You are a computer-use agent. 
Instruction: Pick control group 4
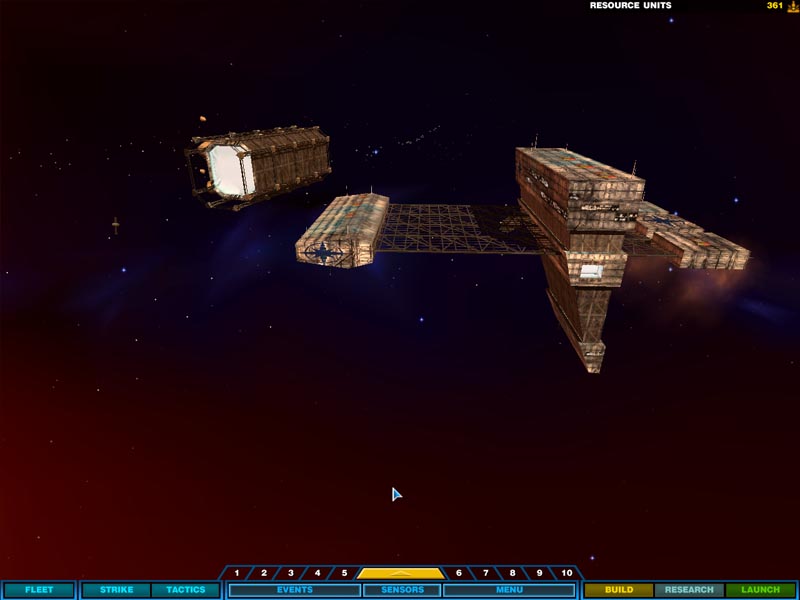[x=318, y=573]
